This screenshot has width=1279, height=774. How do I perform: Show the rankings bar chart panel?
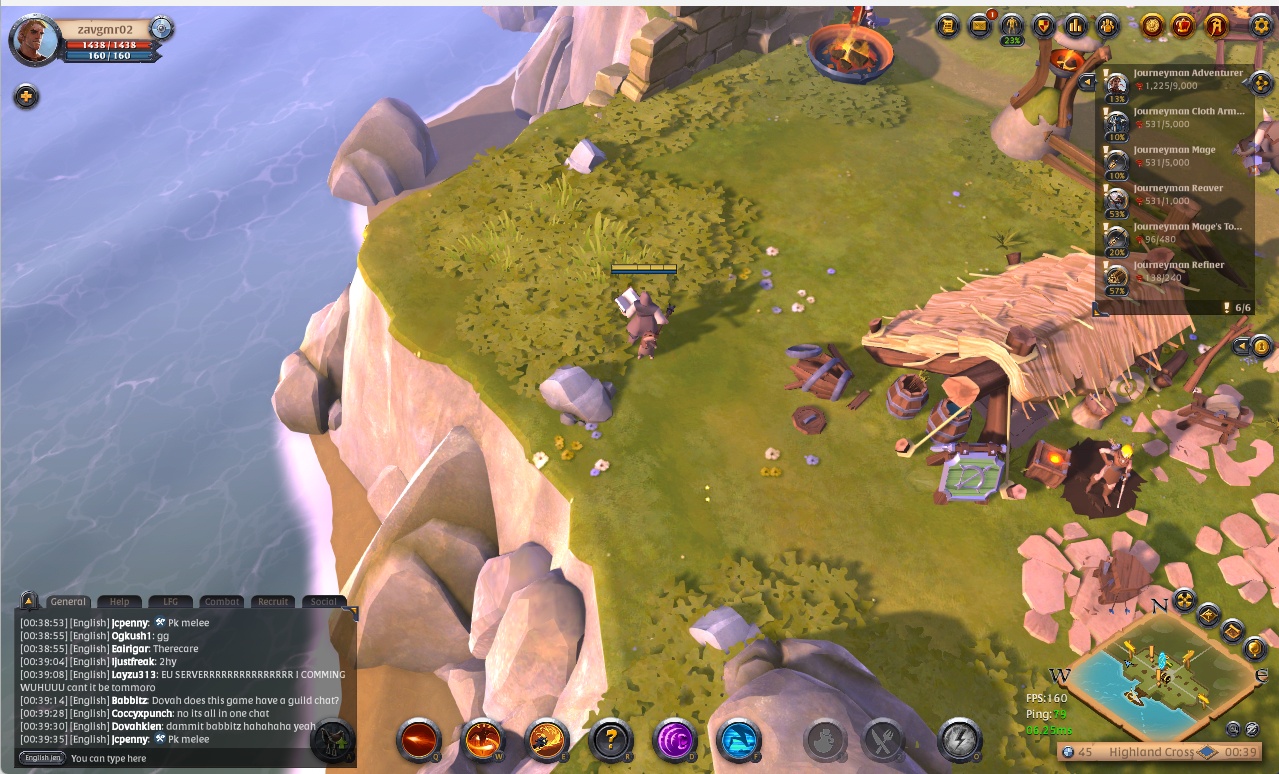point(1075,26)
